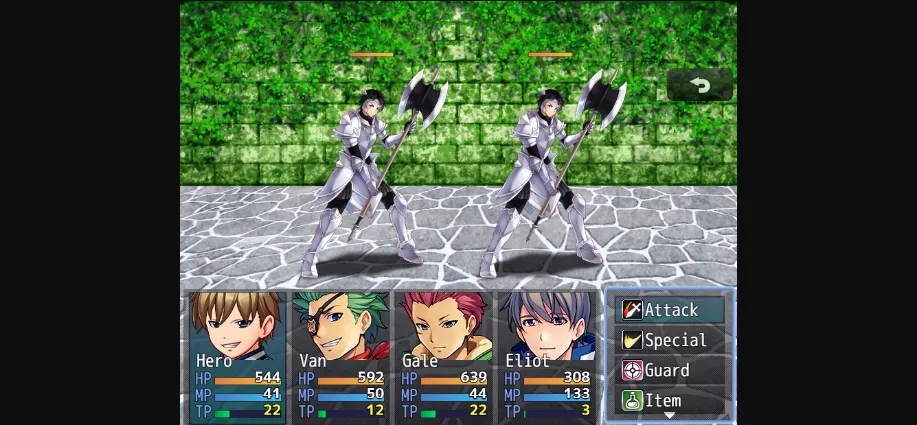Select the Special command
The width and height of the screenshot is (917, 425).
pos(671,340)
